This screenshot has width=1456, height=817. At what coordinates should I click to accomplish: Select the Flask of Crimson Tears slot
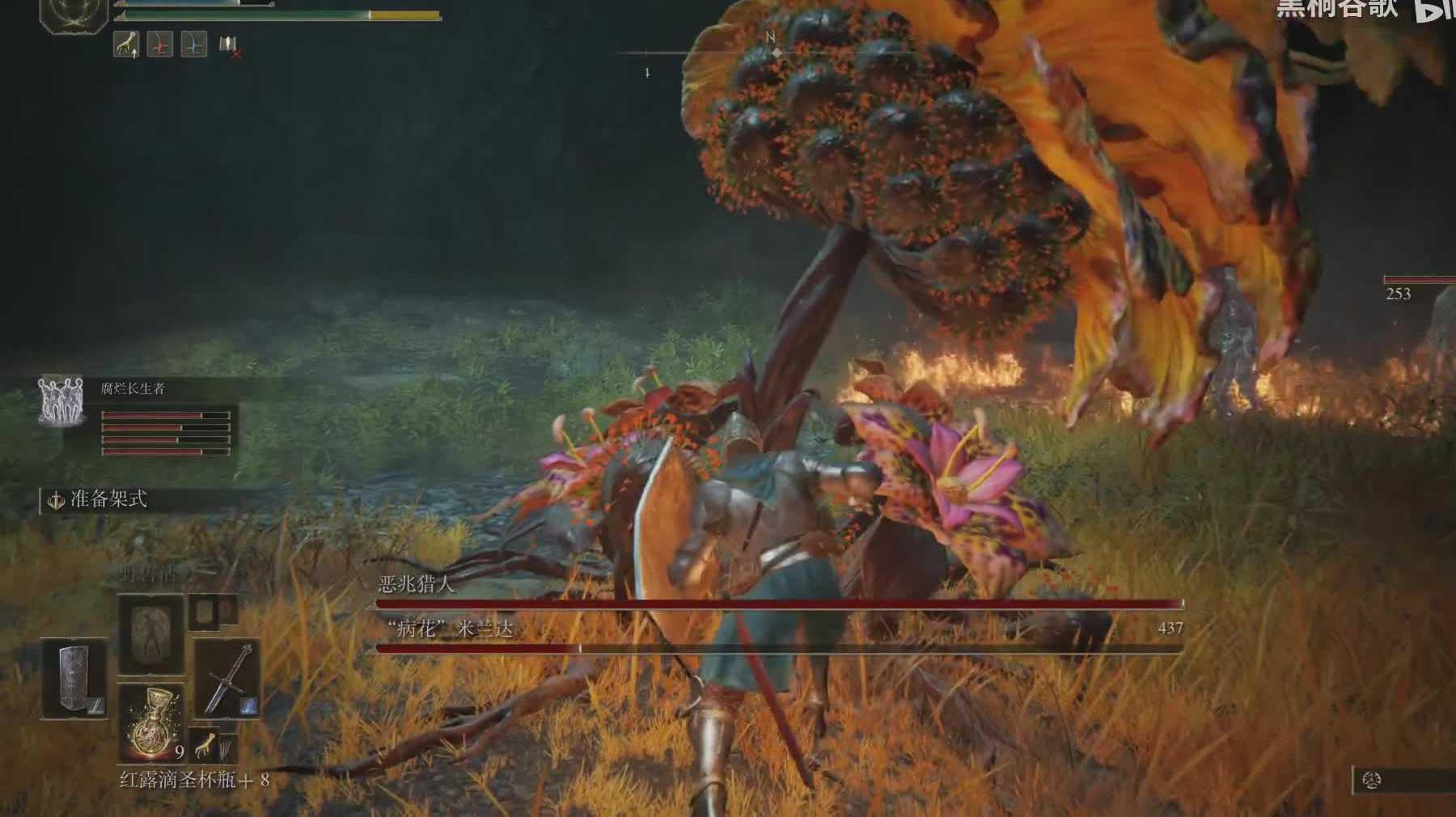pyautogui.click(x=151, y=722)
